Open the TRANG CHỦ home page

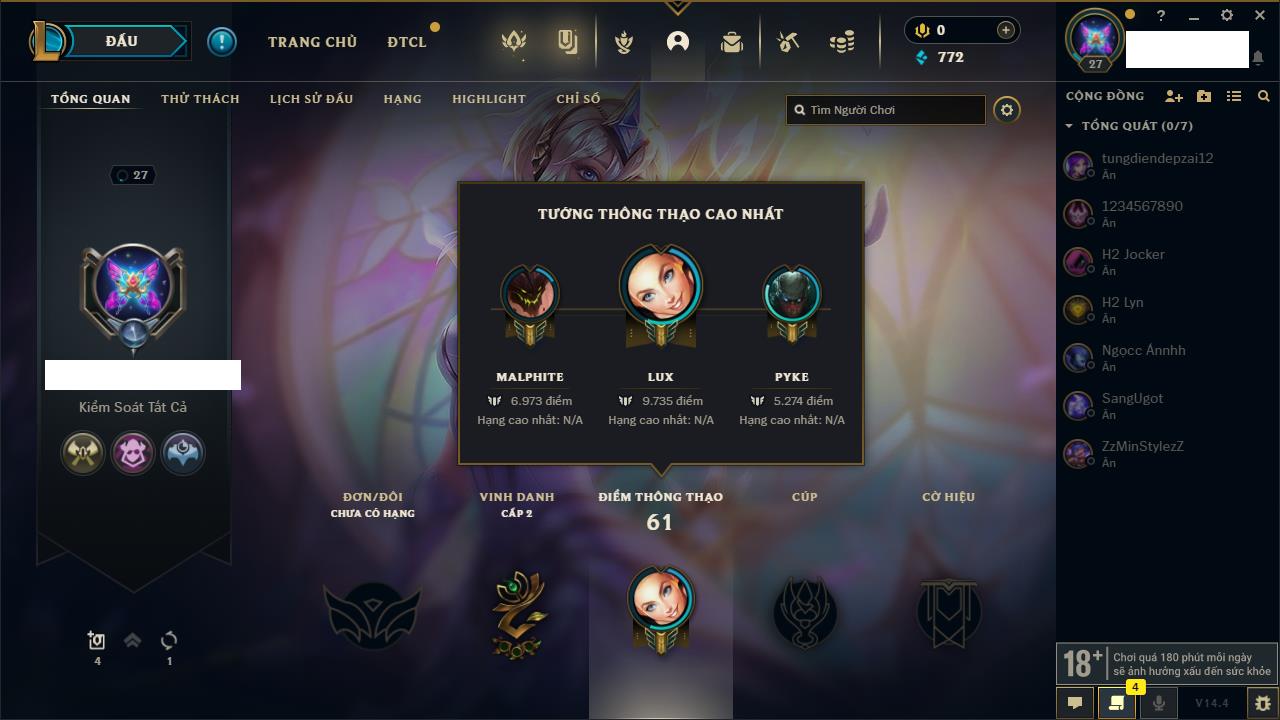click(x=312, y=42)
